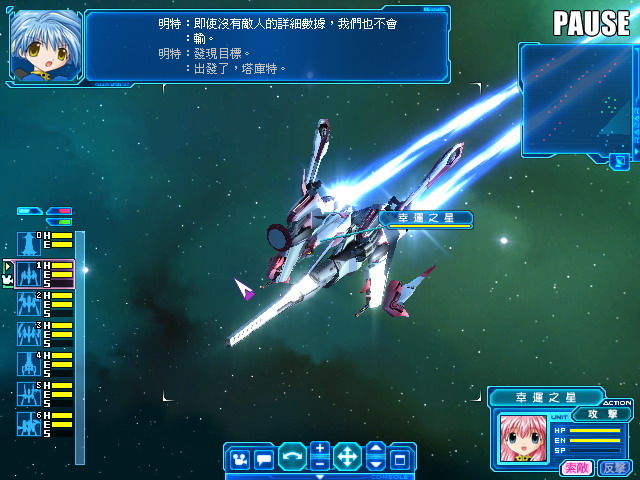Choose unit 6 in the fleet list
Image resolution: width=640 pixels, height=480 pixels.
28,423
